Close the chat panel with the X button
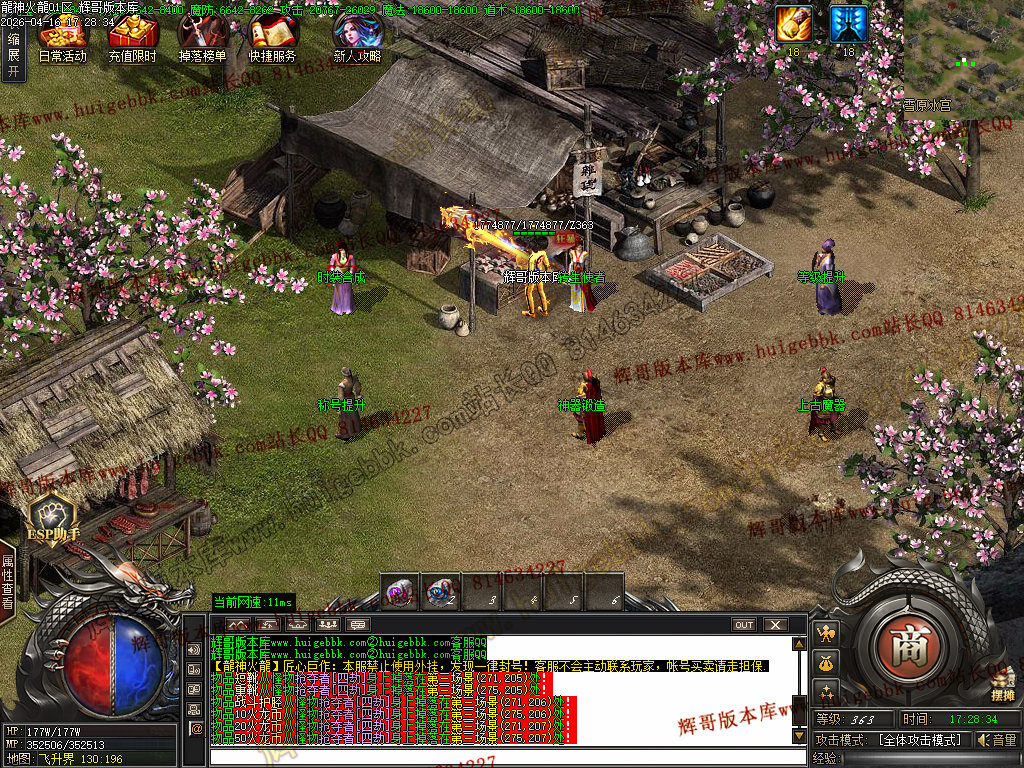Viewport: 1024px width, 768px height. pos(775,625)
